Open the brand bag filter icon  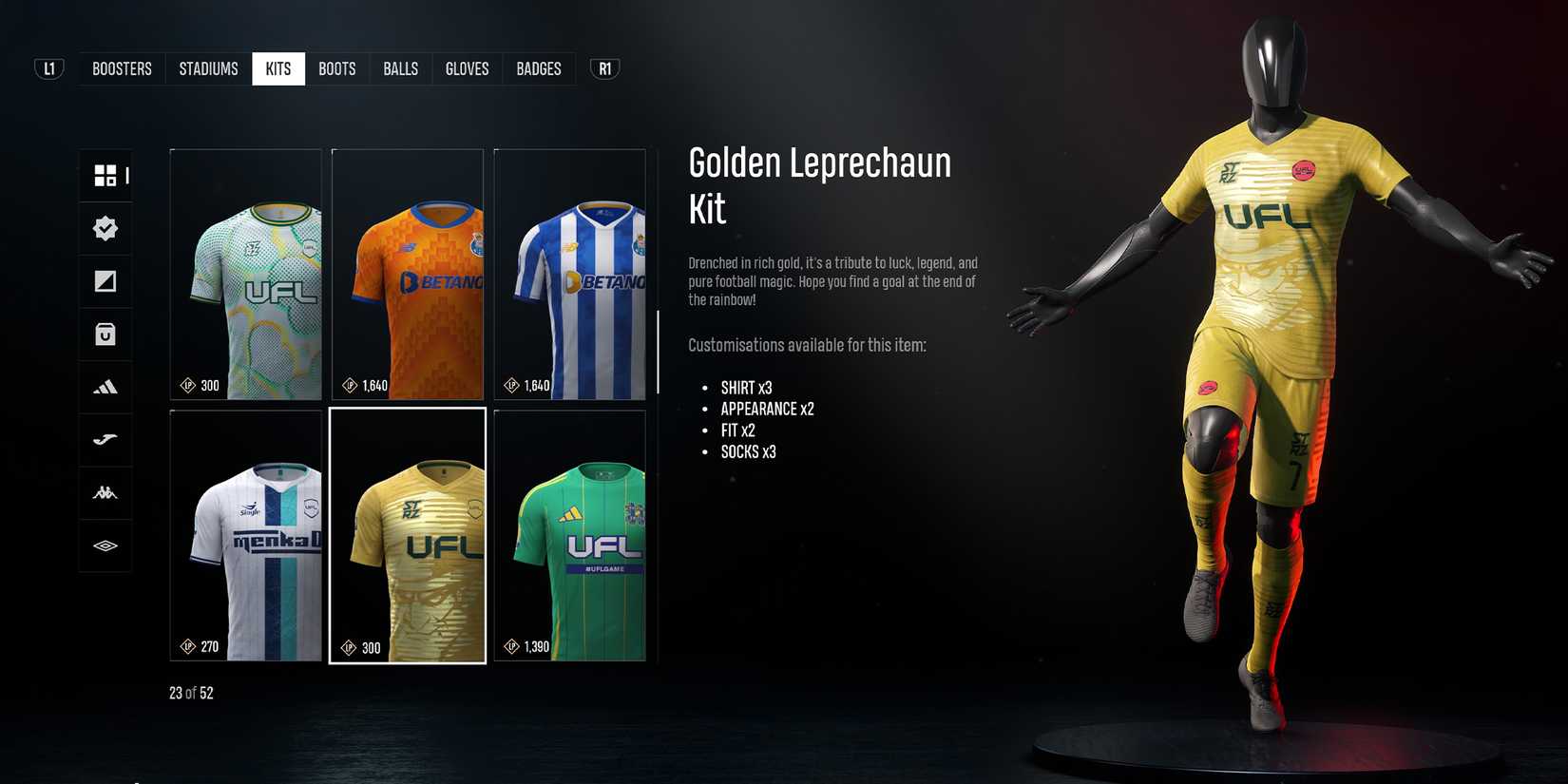[105, 334]
